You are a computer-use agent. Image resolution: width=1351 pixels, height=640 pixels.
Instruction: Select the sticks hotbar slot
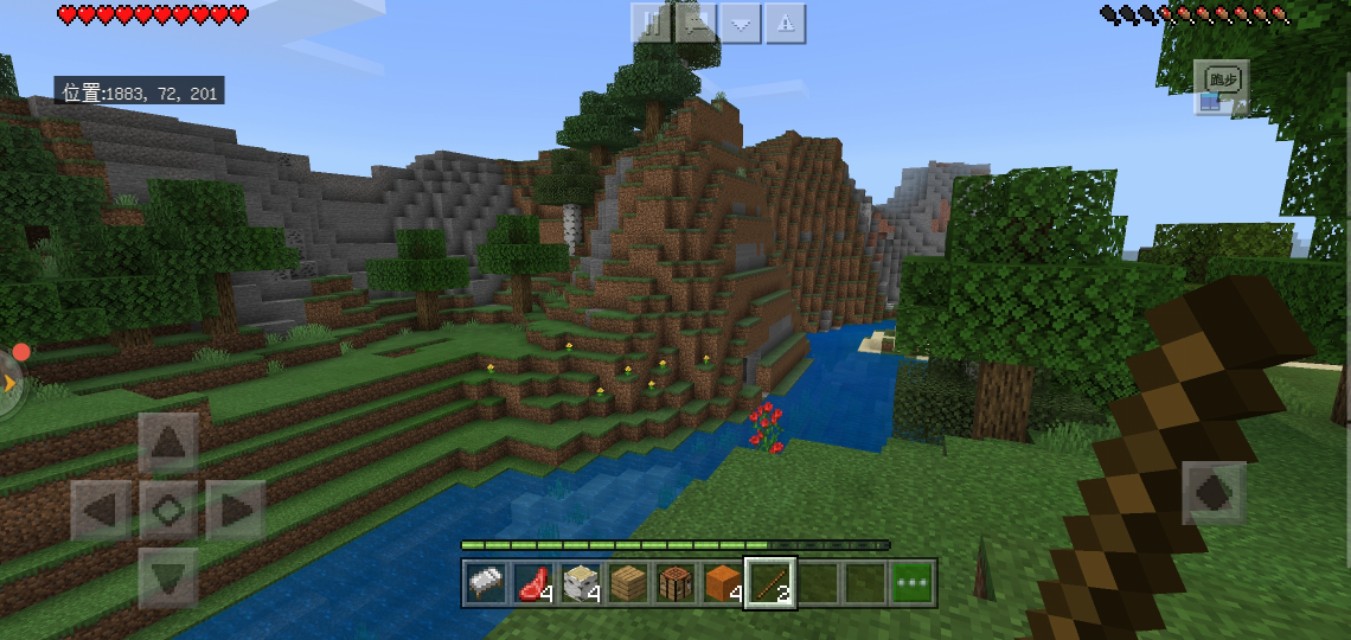click(769, 583)
